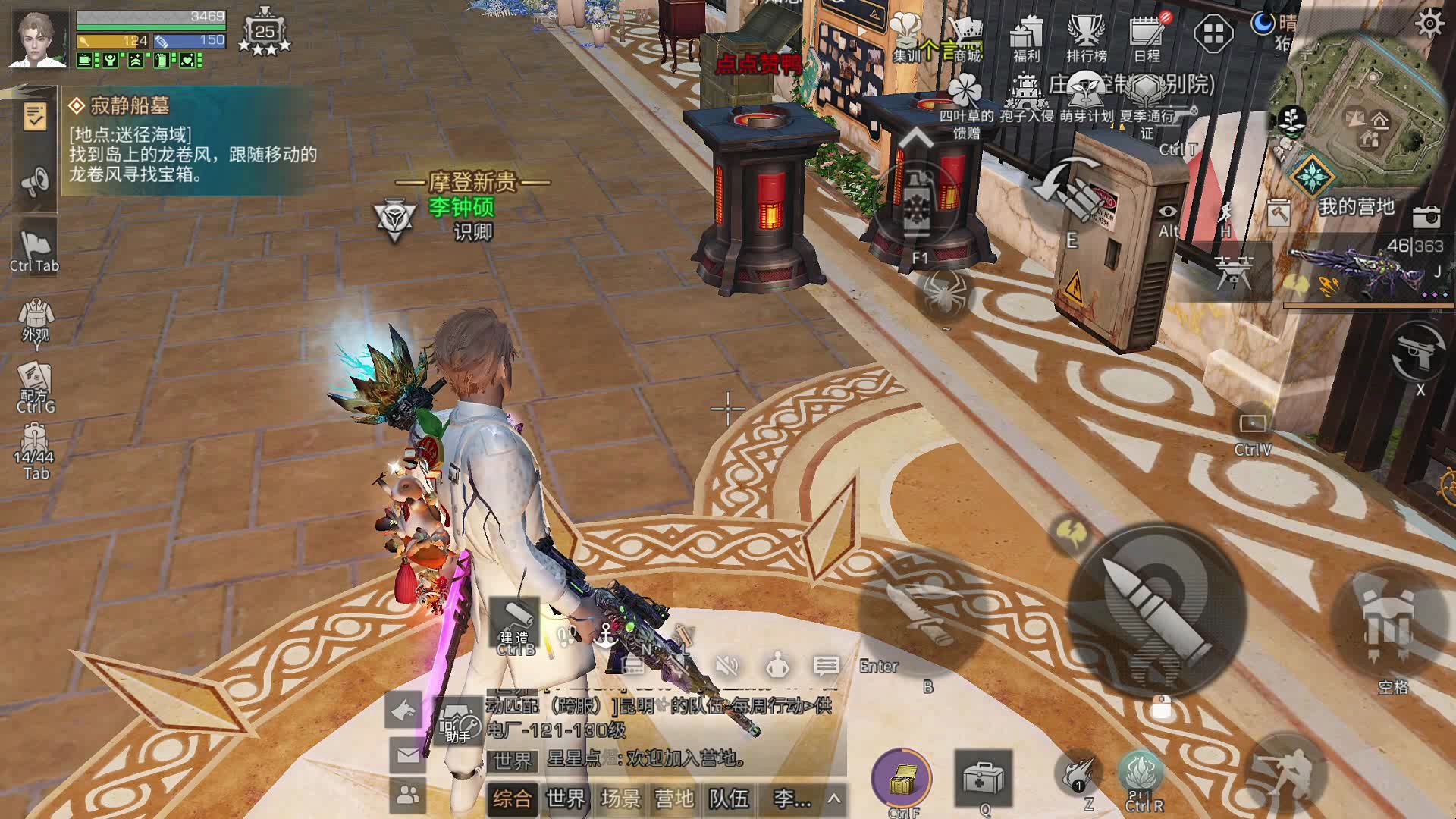Switch chat to the 世界 tab
Screen dimensions: 1456x819
[566, 799]
